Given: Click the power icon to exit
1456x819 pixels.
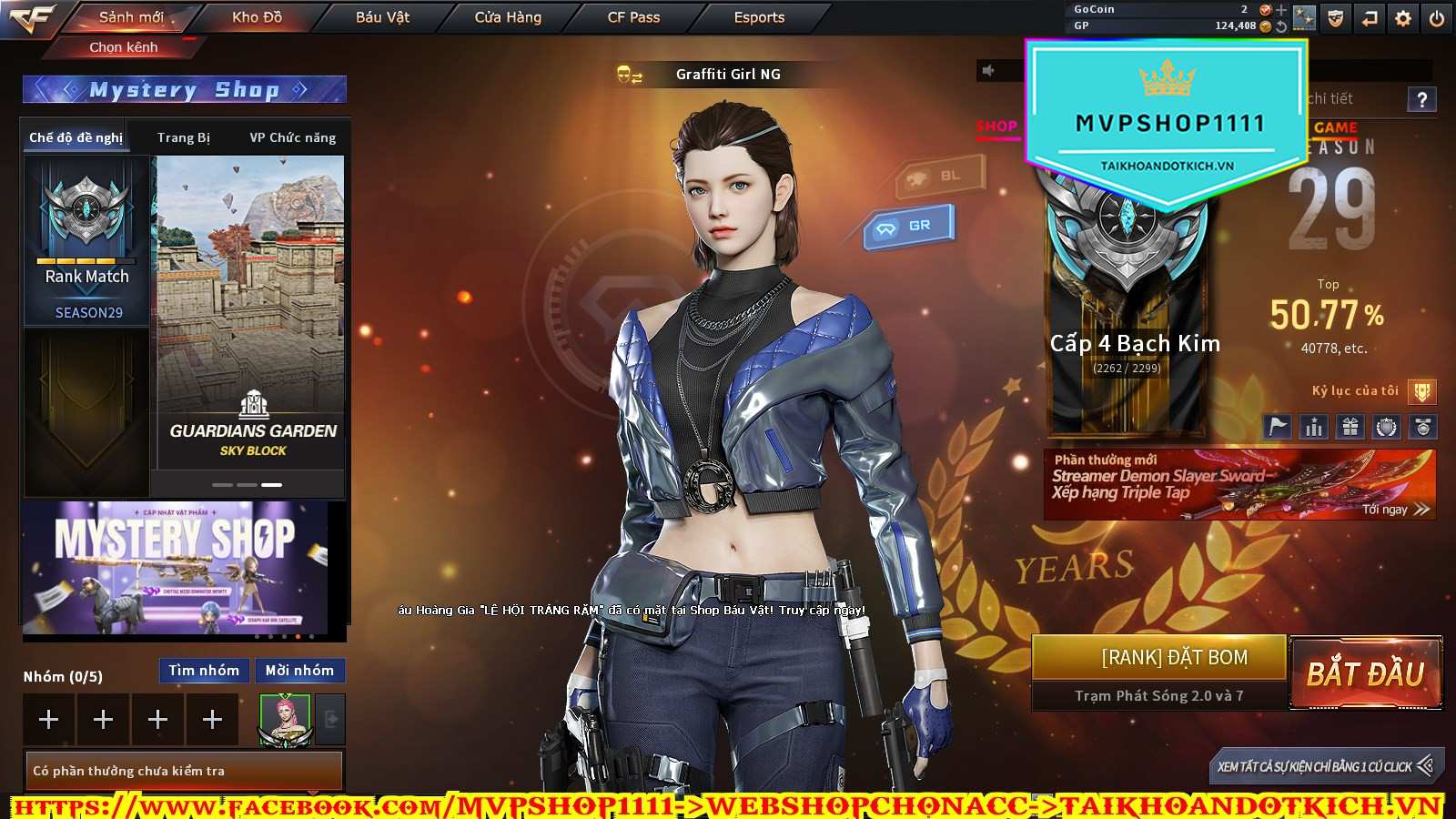Looking at the screenshot, I should pos(1437,18).
